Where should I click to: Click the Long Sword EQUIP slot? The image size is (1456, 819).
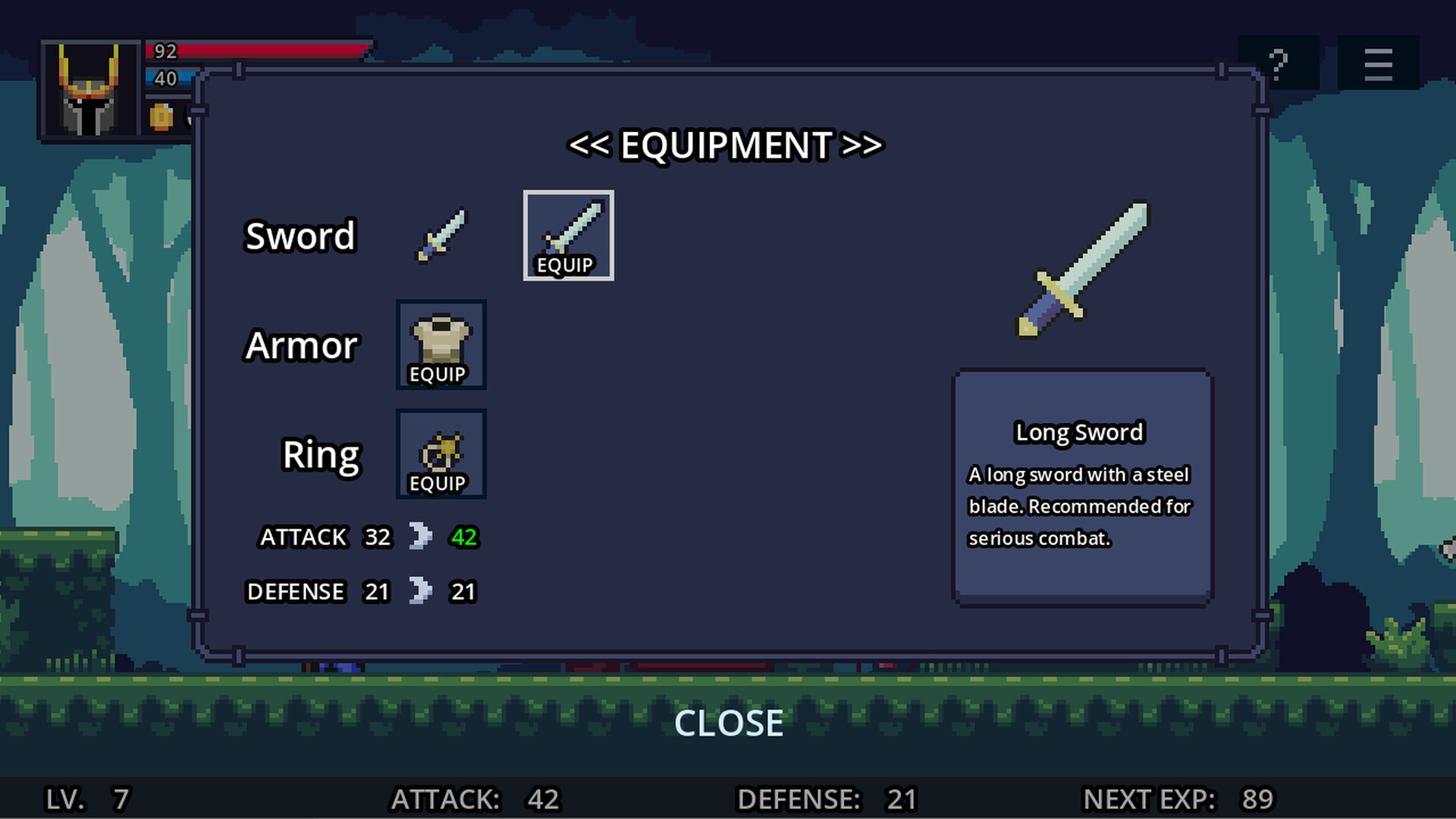point(568,235)
